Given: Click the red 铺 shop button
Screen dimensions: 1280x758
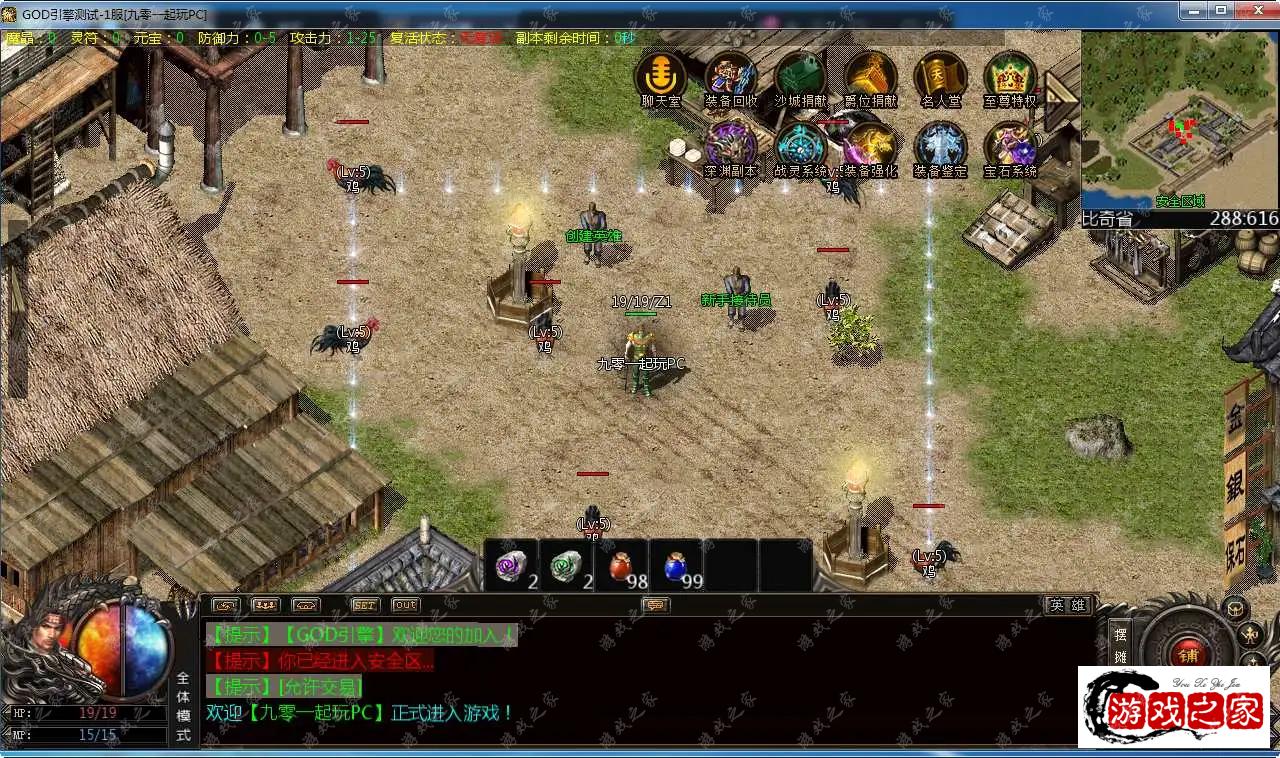Looking at the screenshot, I should coord(1188,655).
